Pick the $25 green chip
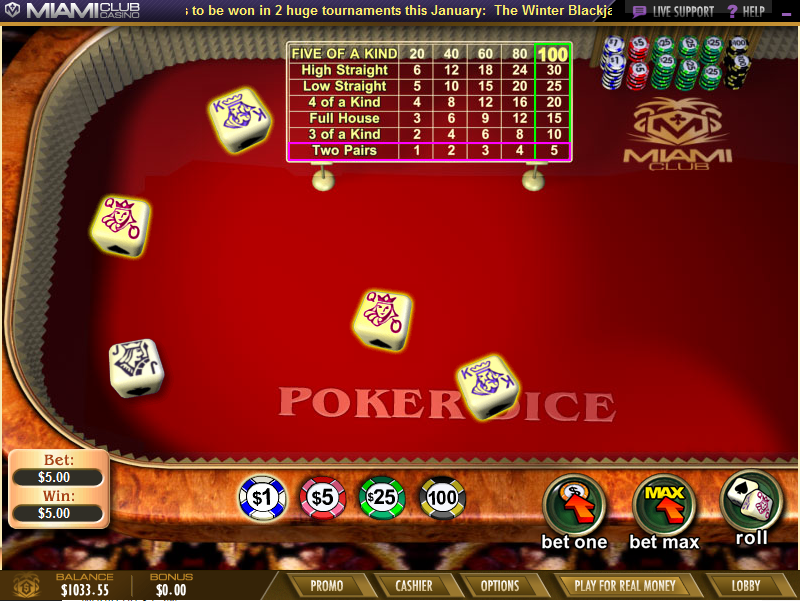Viewport: 800px width, 601px height. click(x=382, y=497)
